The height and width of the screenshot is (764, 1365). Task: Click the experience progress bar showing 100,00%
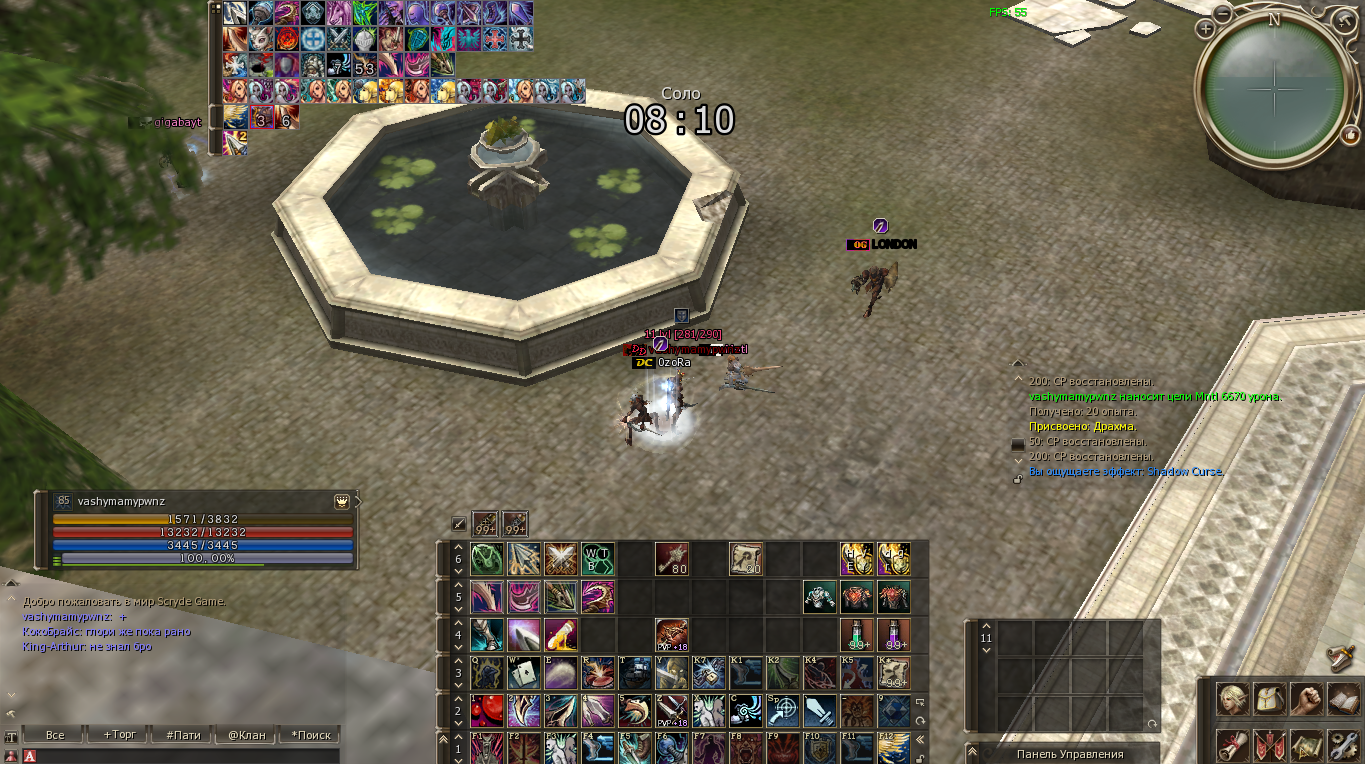206,558
